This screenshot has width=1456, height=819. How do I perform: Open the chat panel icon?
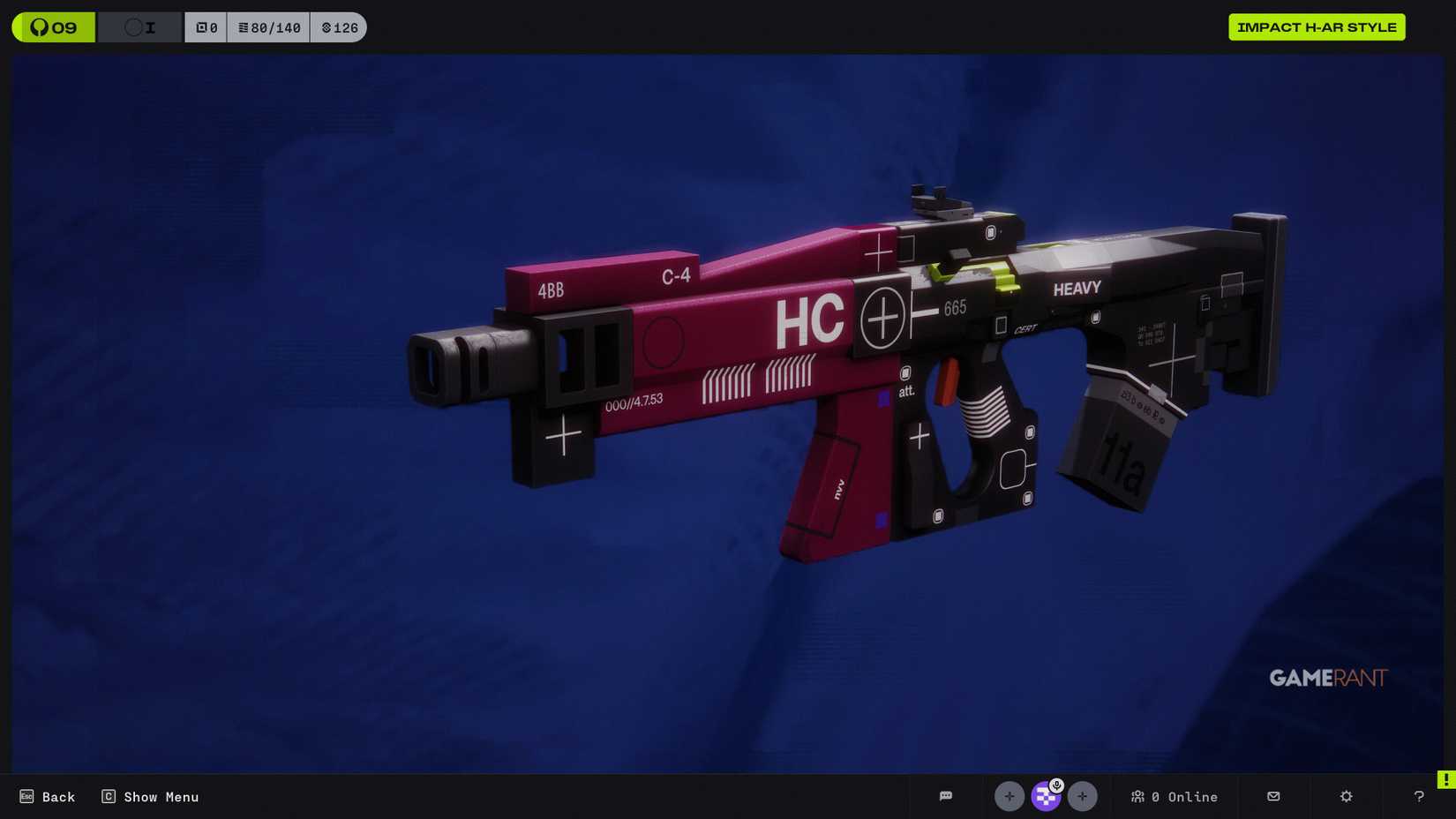947,797
